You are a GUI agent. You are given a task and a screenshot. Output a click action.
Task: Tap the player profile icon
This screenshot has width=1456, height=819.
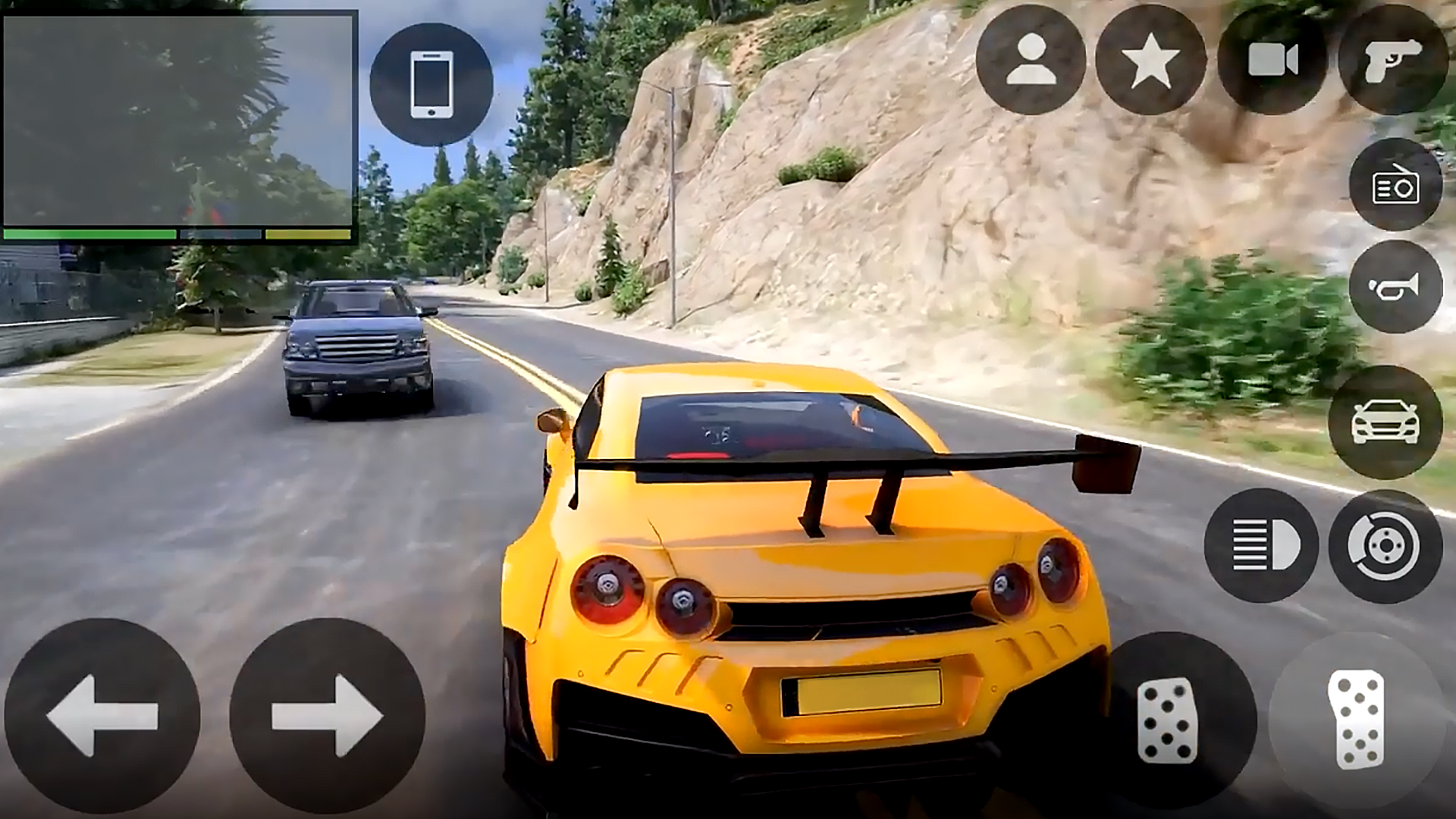coord(1031,60)
